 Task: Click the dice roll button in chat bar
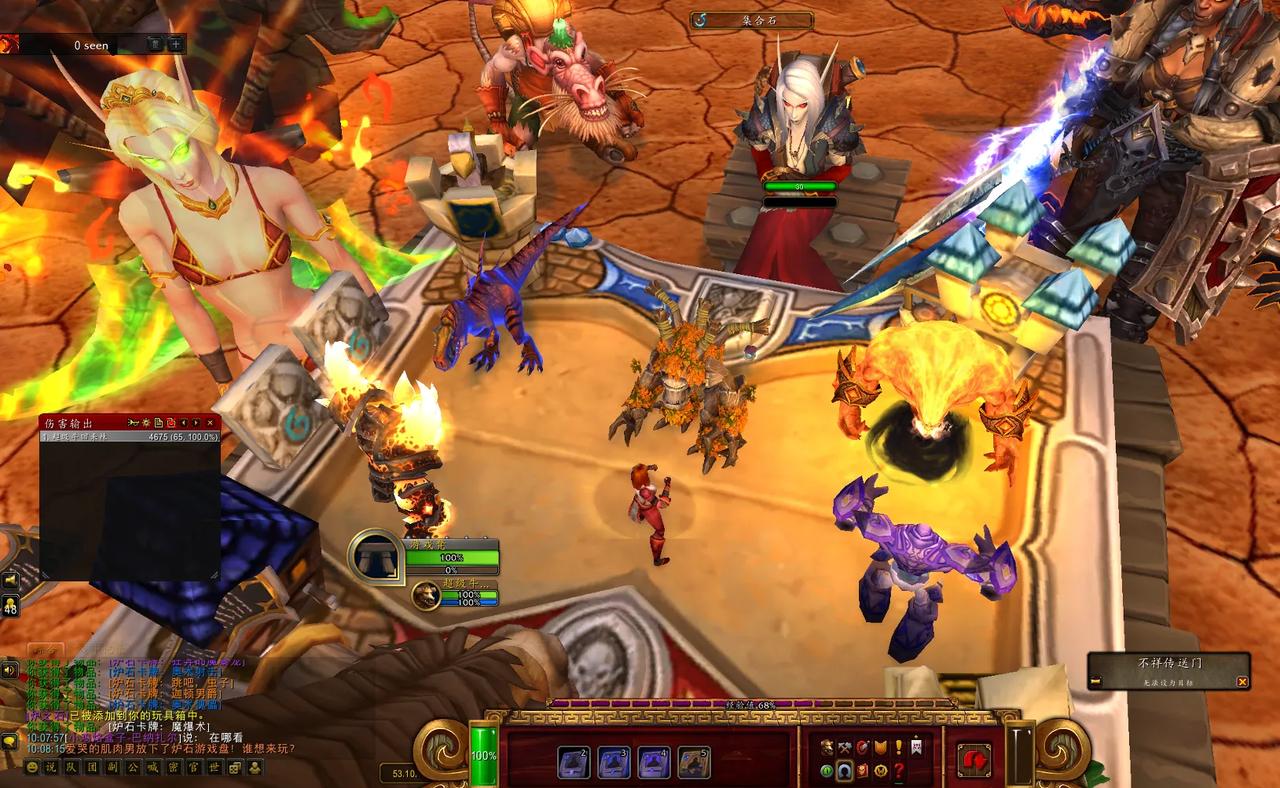(x=235, y=768)
